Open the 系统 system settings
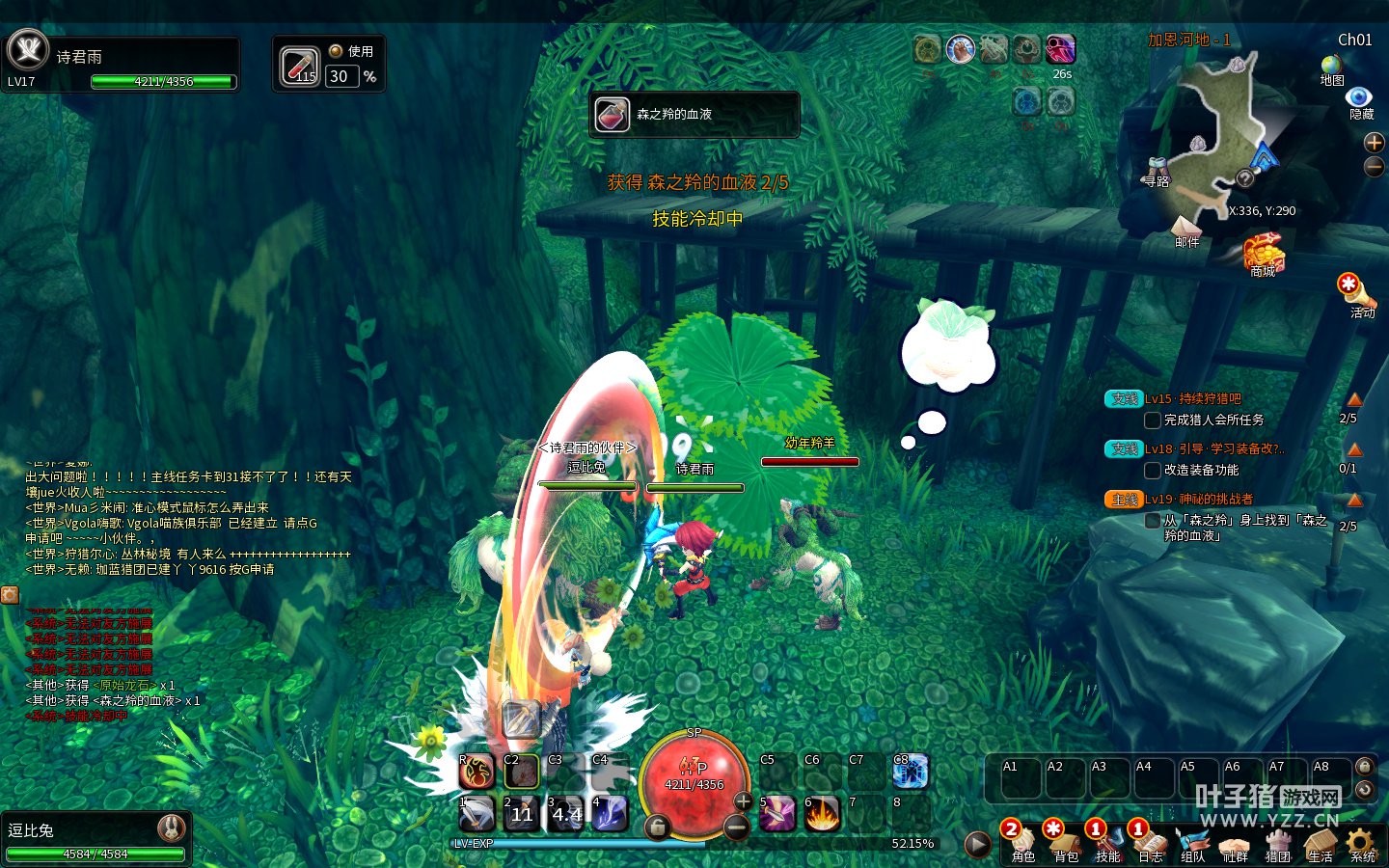 click(1362, 842)
